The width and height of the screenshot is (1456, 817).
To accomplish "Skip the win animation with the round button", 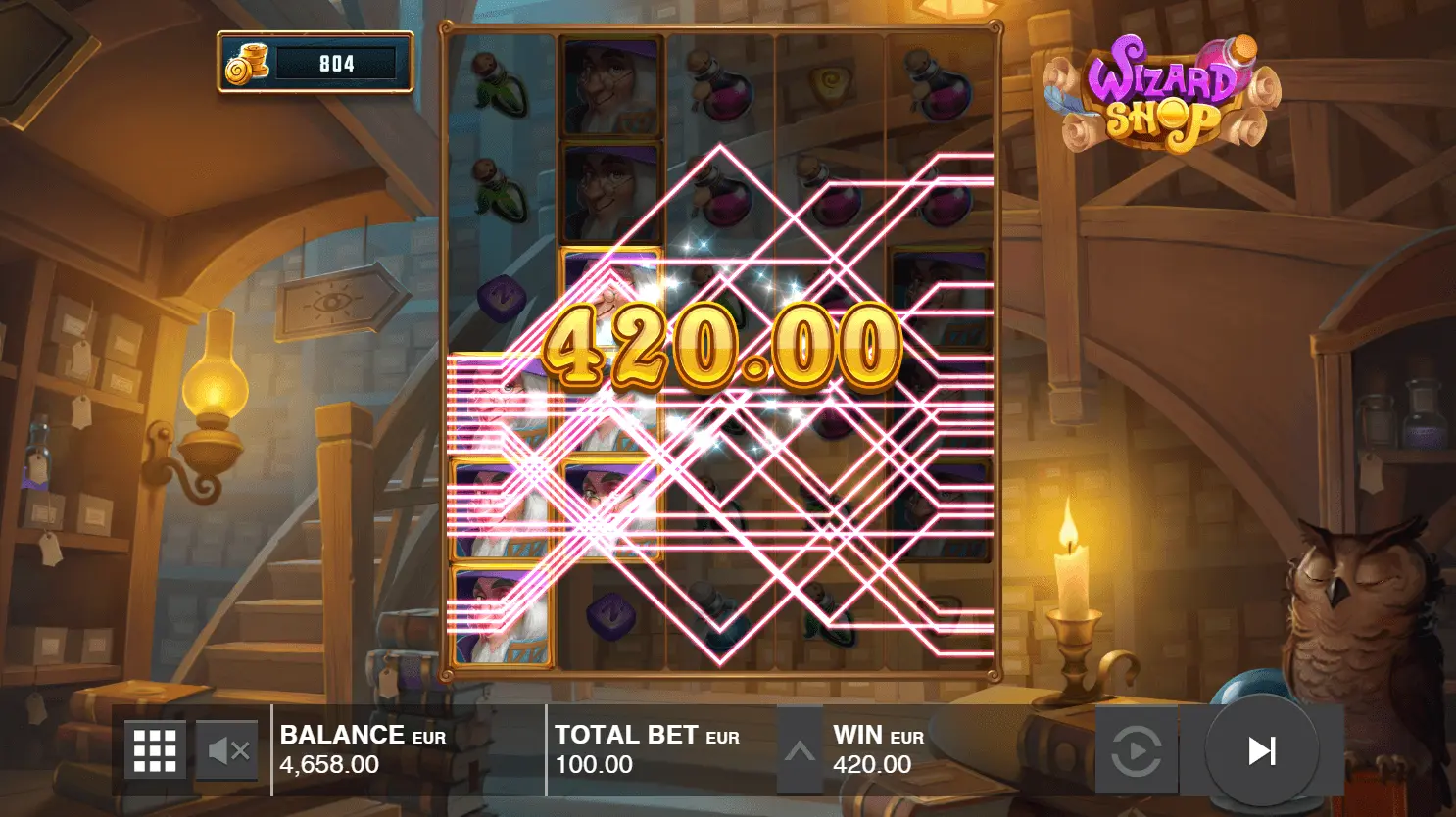I will coord(1261,750).
